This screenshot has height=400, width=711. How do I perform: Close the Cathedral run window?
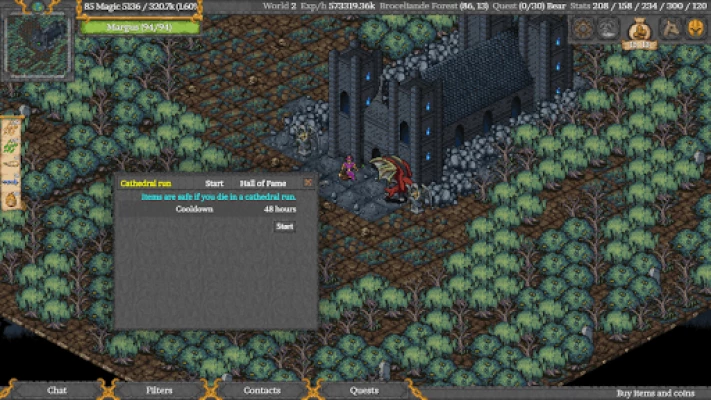point(308,183)
